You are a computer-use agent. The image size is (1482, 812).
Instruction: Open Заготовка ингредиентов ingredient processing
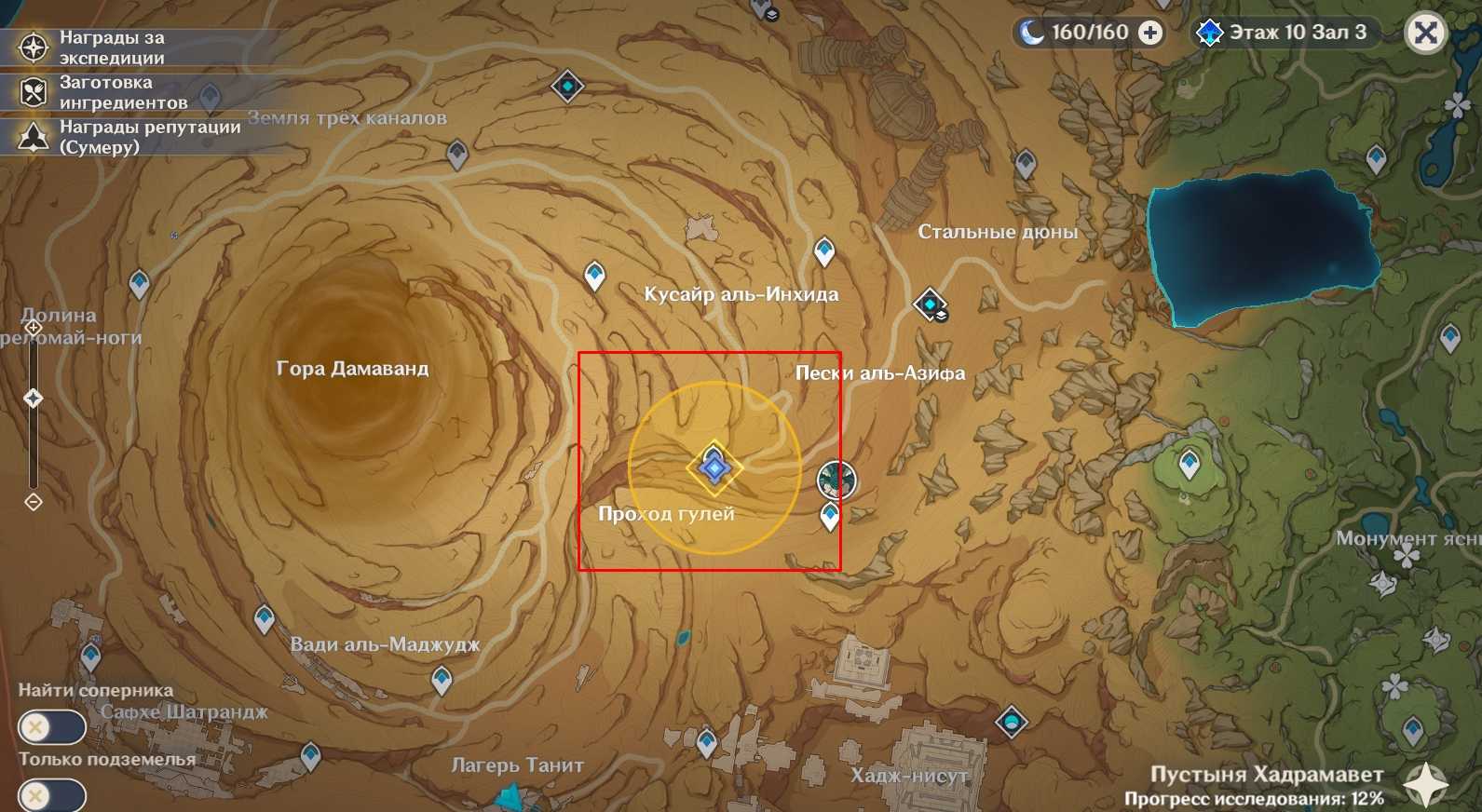[x=34, y=92]
